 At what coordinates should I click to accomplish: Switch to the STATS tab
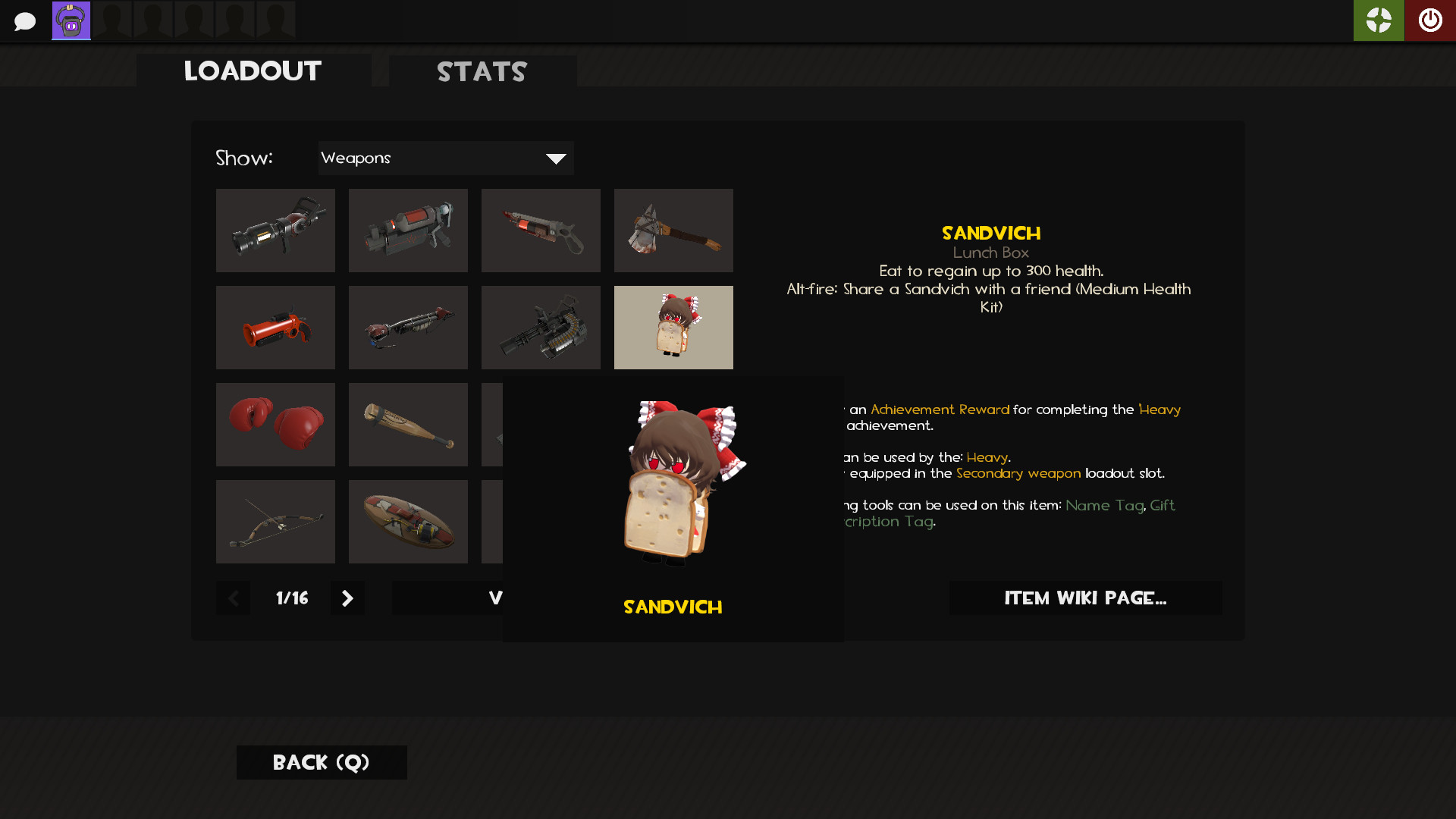click(x=482, y=71)
